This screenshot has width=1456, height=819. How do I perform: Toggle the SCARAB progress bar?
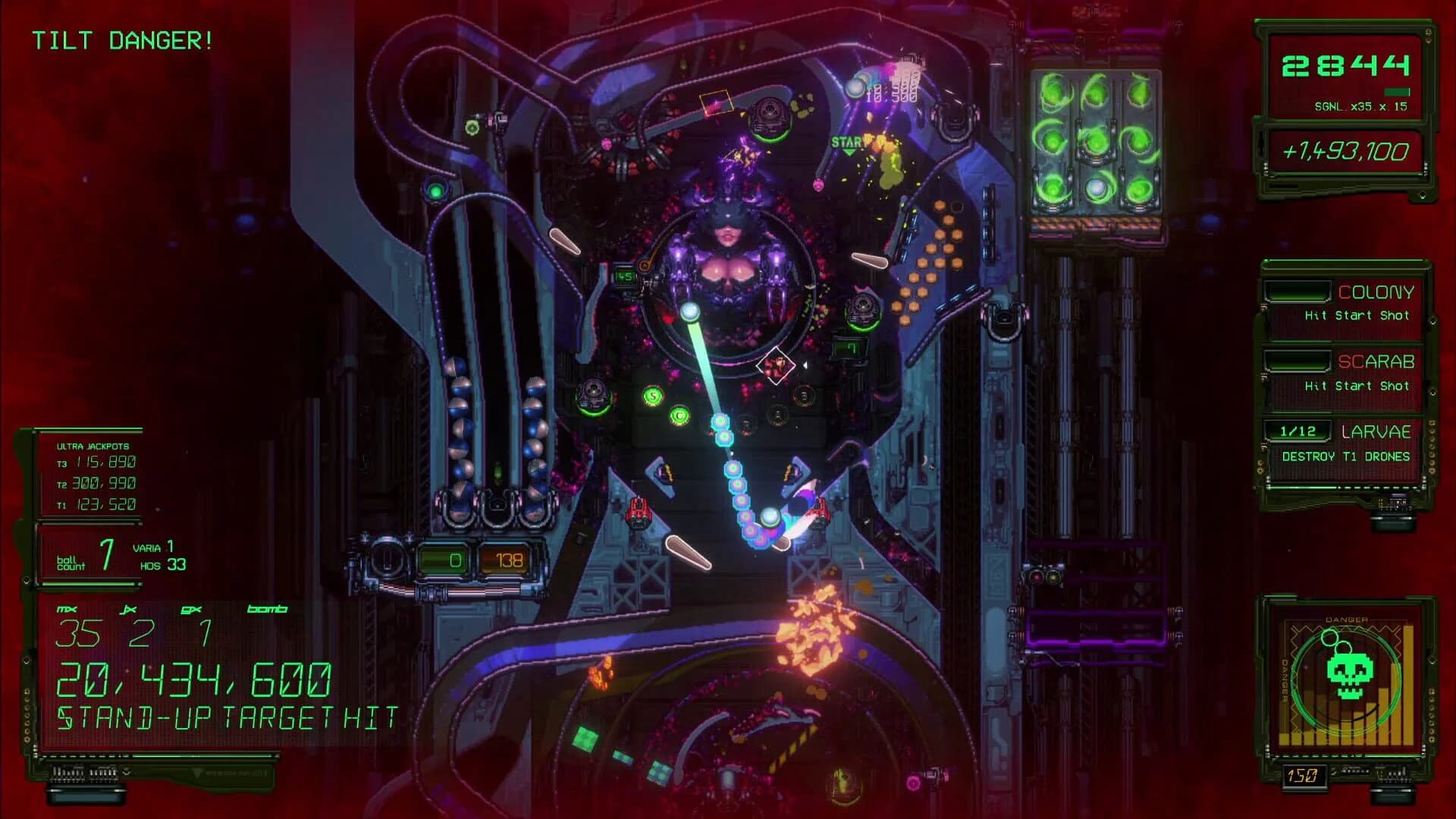click(1298, 362)
